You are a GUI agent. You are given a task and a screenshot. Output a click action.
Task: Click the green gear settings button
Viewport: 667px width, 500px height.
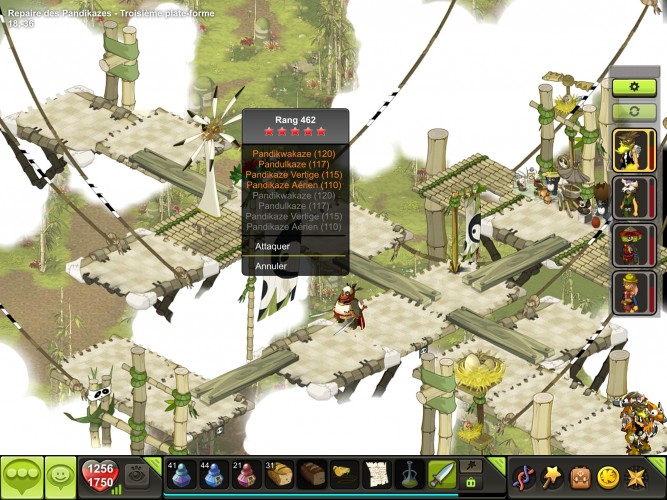[x=634, y=87]
